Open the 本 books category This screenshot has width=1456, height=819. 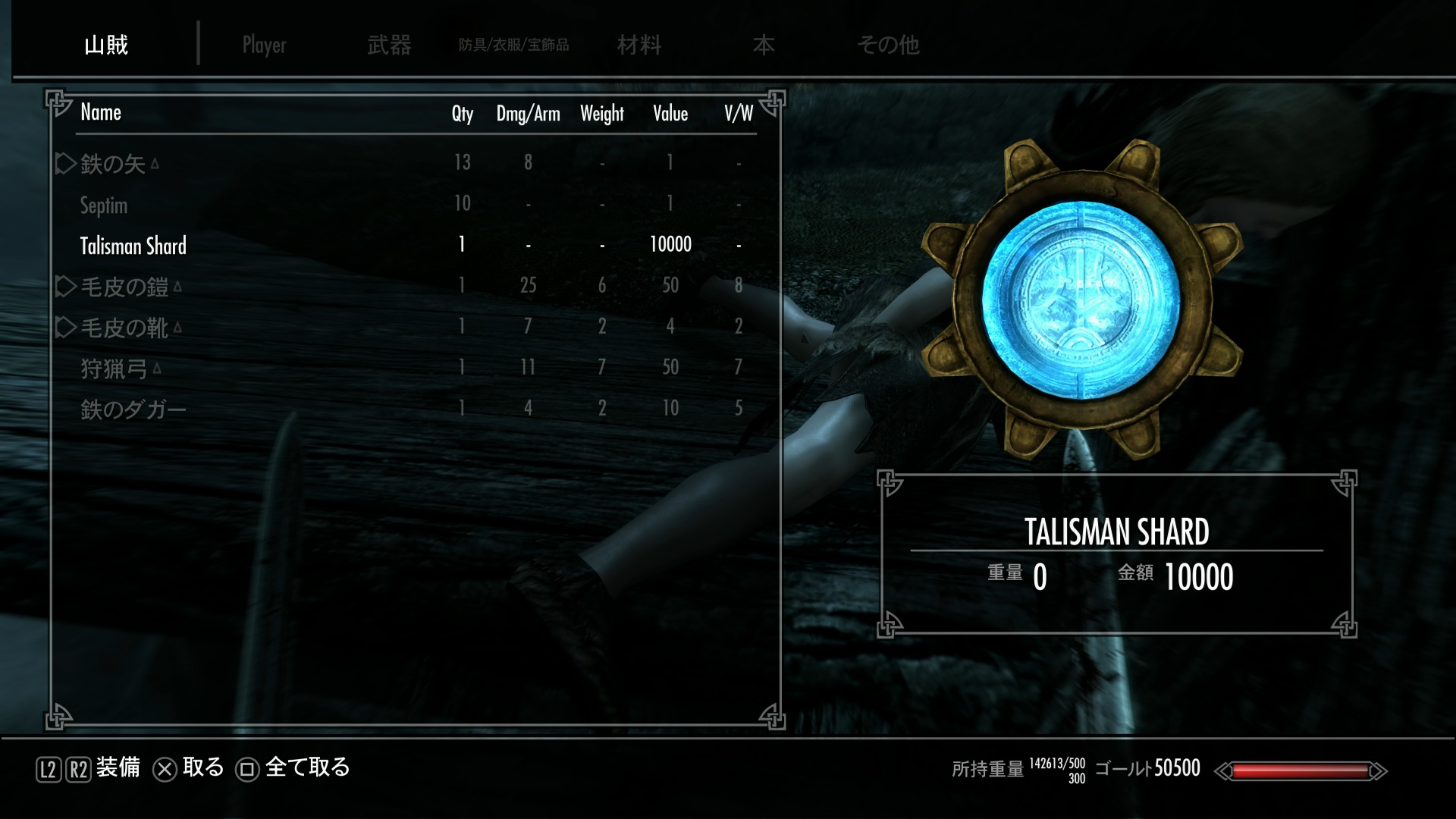[763, 45]
